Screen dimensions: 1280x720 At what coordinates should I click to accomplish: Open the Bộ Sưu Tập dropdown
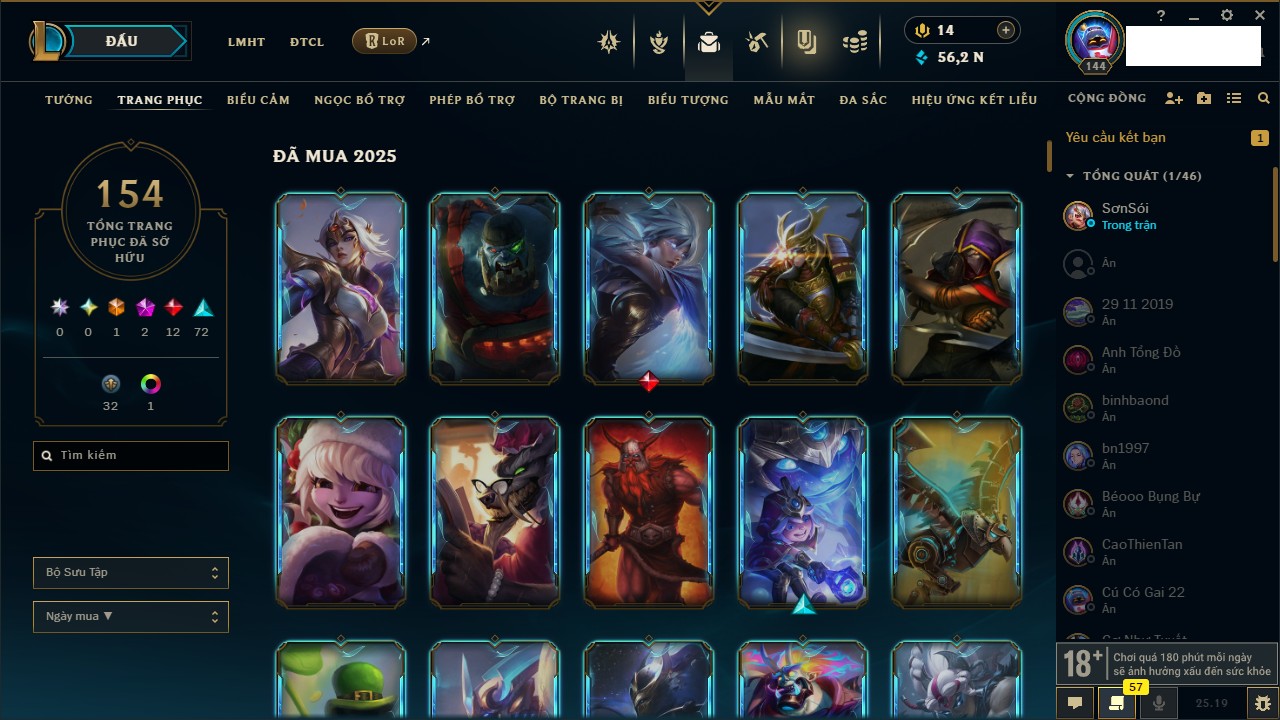point(131,573)
